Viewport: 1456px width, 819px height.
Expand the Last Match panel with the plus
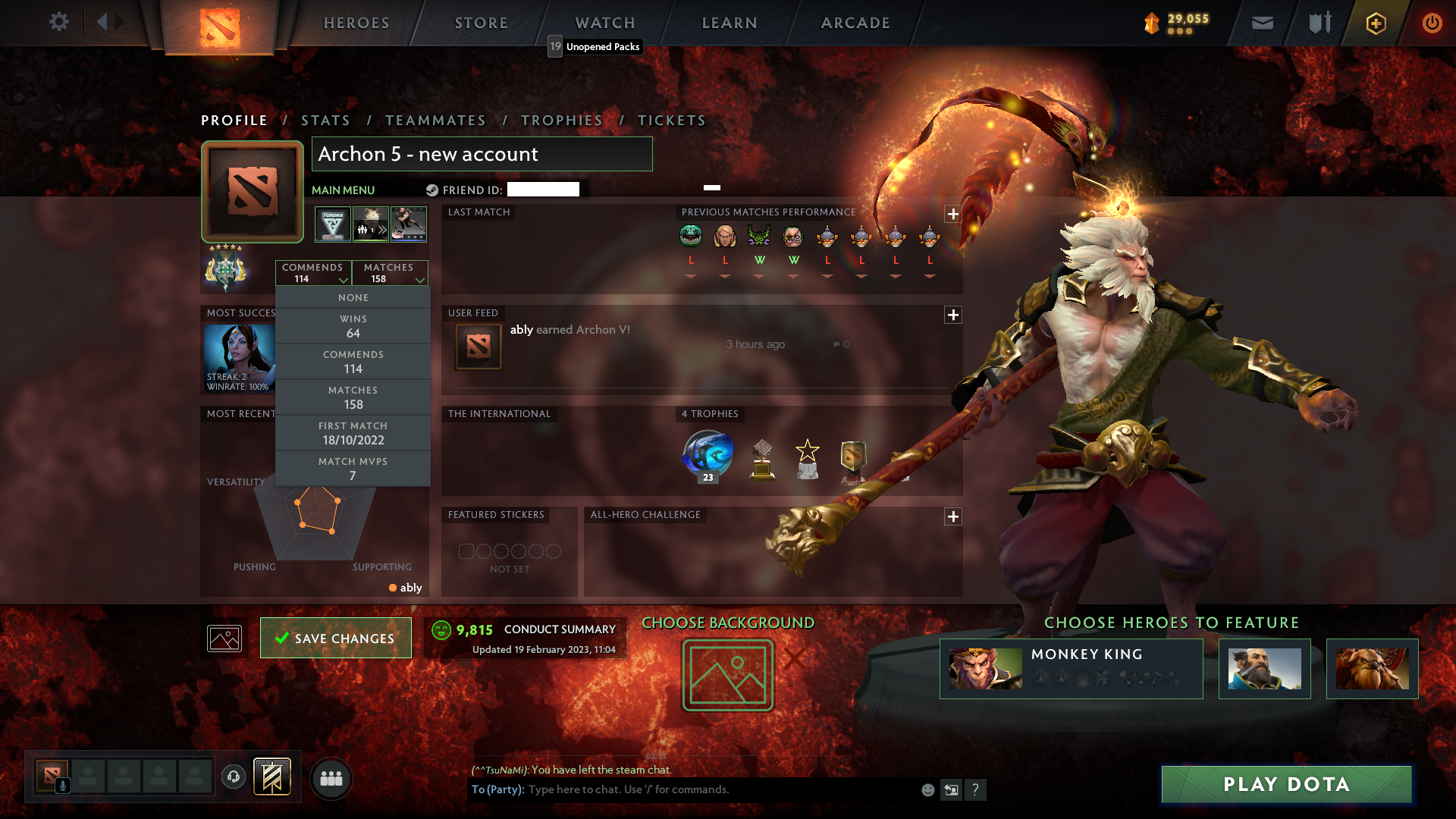tap(953, 215)
